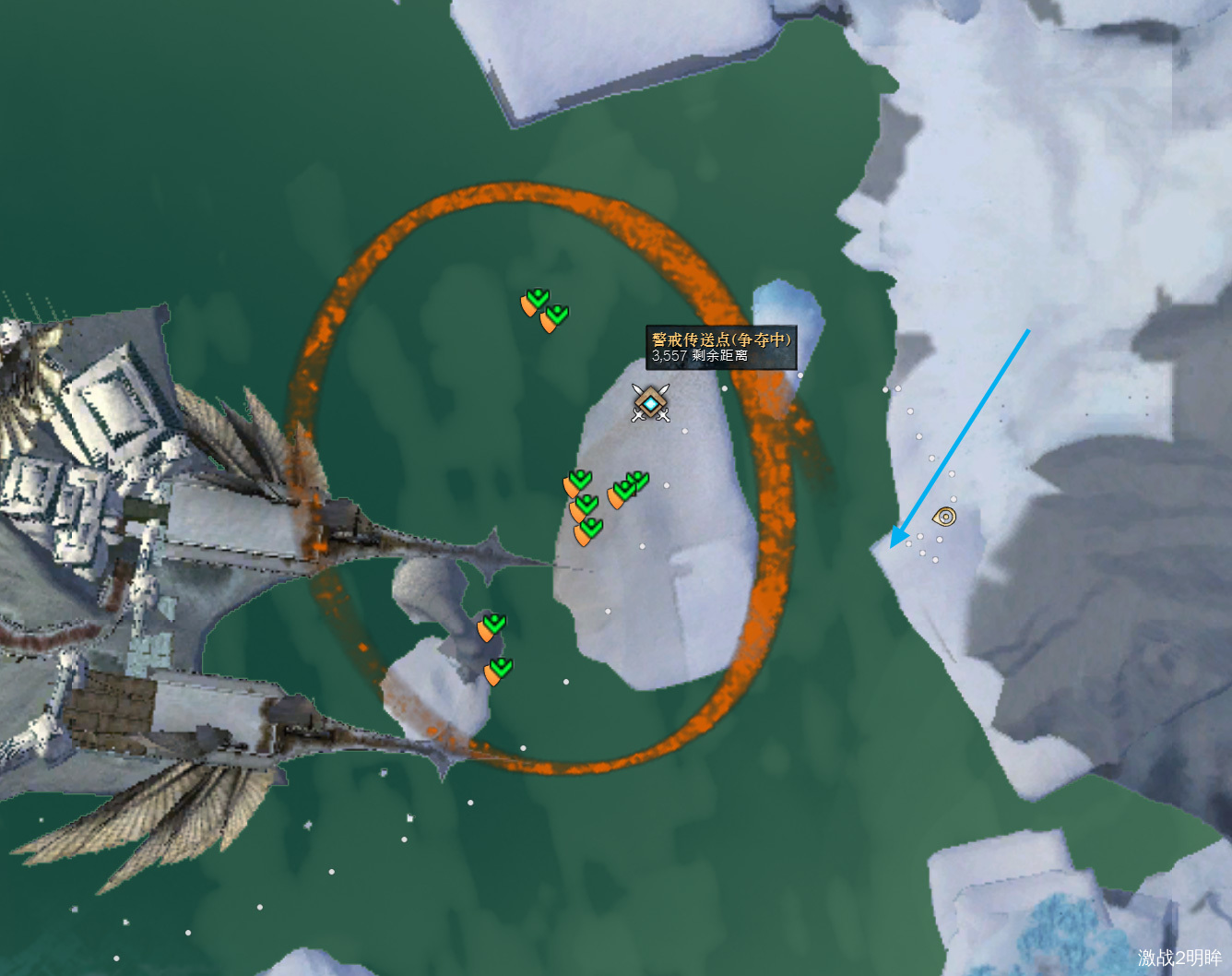Click the point of interest map marker
Screen dimensions: 1232x976
click(x=944, y=517)
